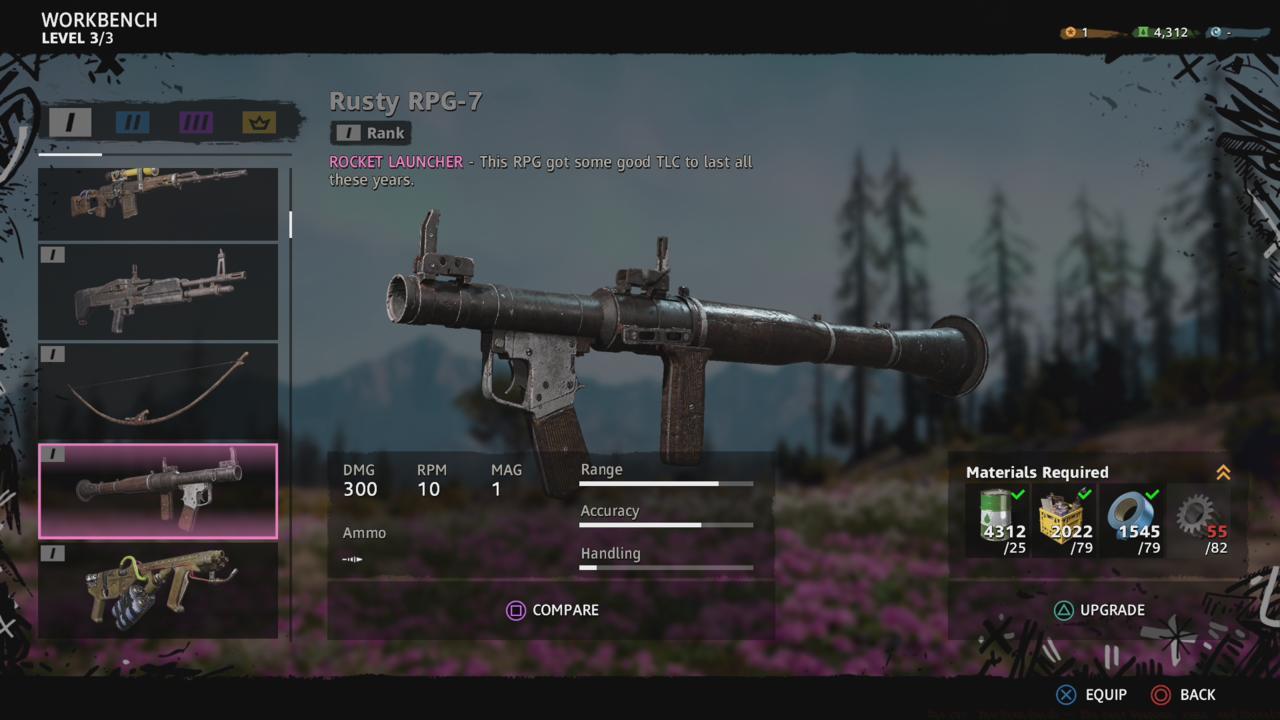Select the Elite crown weapons tab
This screenshot has height=720, width=1280.
pos(258,121)
